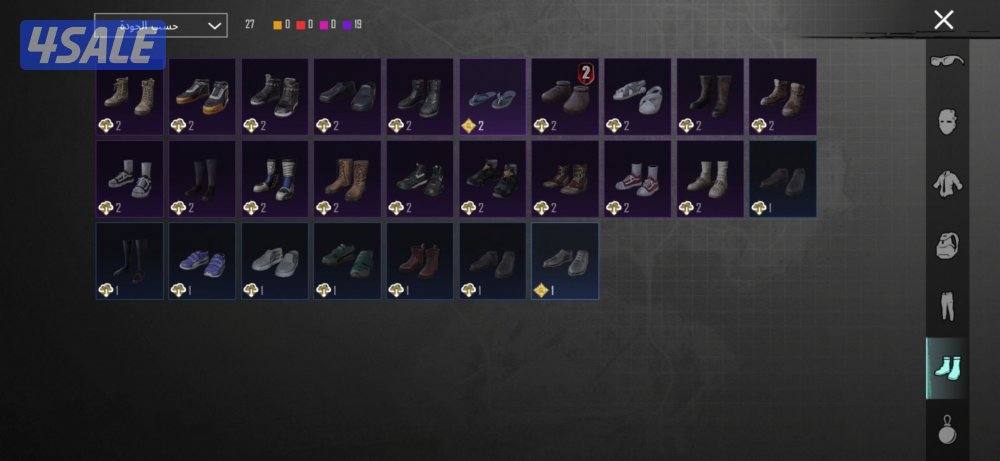The width and height of the screenshot is (1000, 461).
Task: Select the highlighted shoes category tab
Action: [x=946, y=367]
